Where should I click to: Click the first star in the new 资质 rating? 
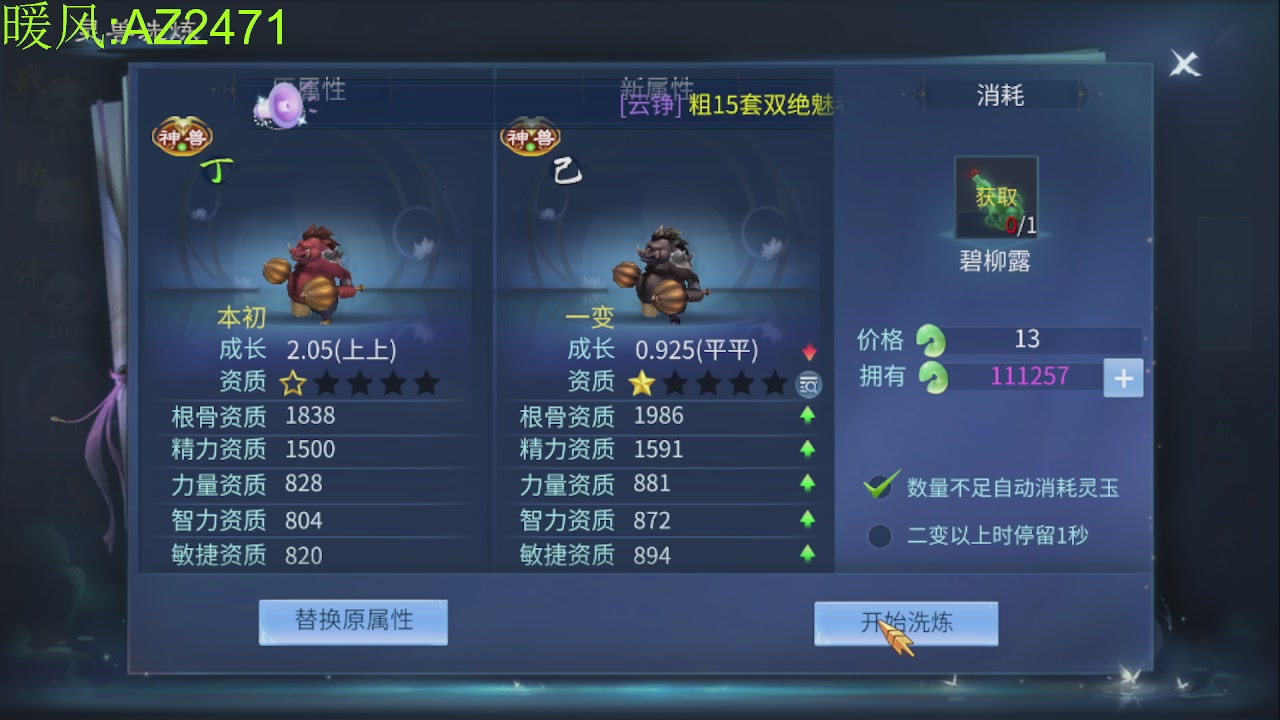pyautogui.click(x=643, y=384)
